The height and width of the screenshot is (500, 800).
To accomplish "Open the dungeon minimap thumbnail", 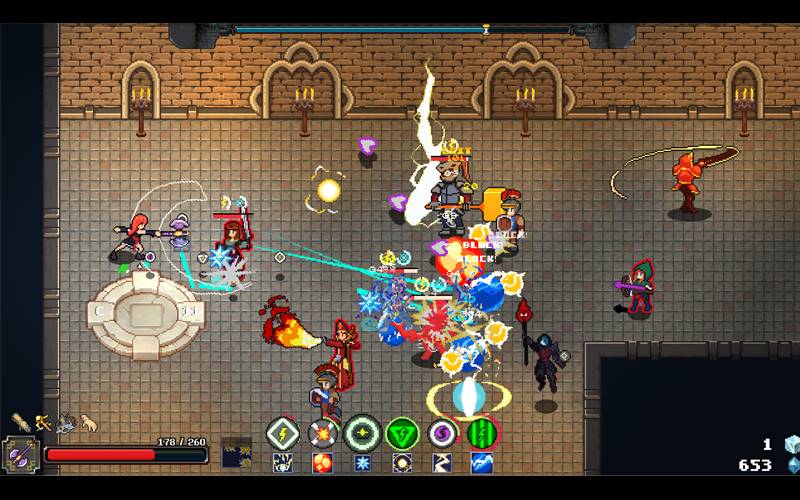I will (236, 453).
